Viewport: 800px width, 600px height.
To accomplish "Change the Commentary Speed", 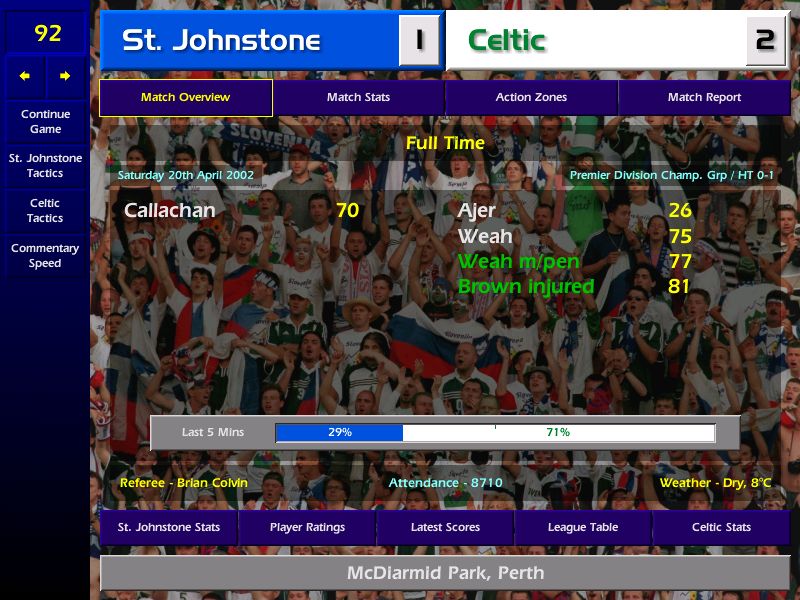I will [45, 256].
